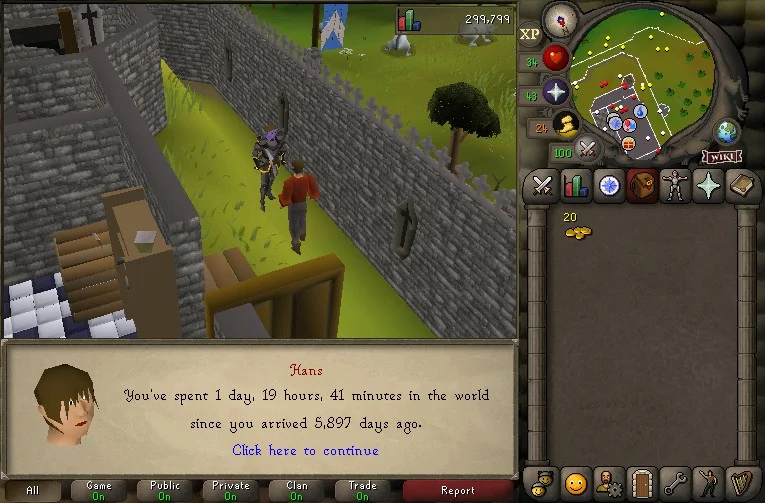Show the Emotes tab

pos(709,482)
